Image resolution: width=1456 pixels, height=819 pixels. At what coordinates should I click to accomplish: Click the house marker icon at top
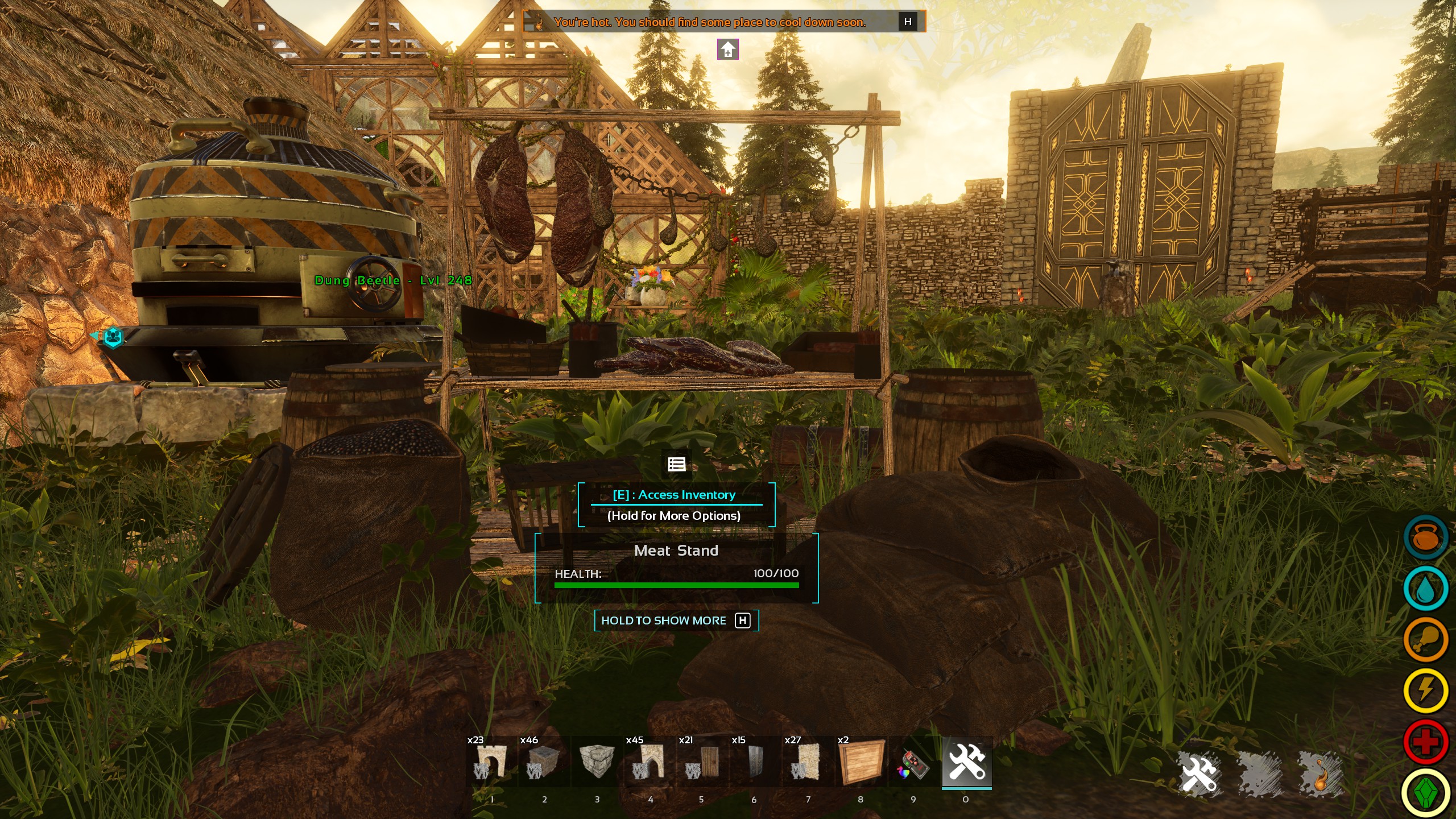click(x=728, y=50)
